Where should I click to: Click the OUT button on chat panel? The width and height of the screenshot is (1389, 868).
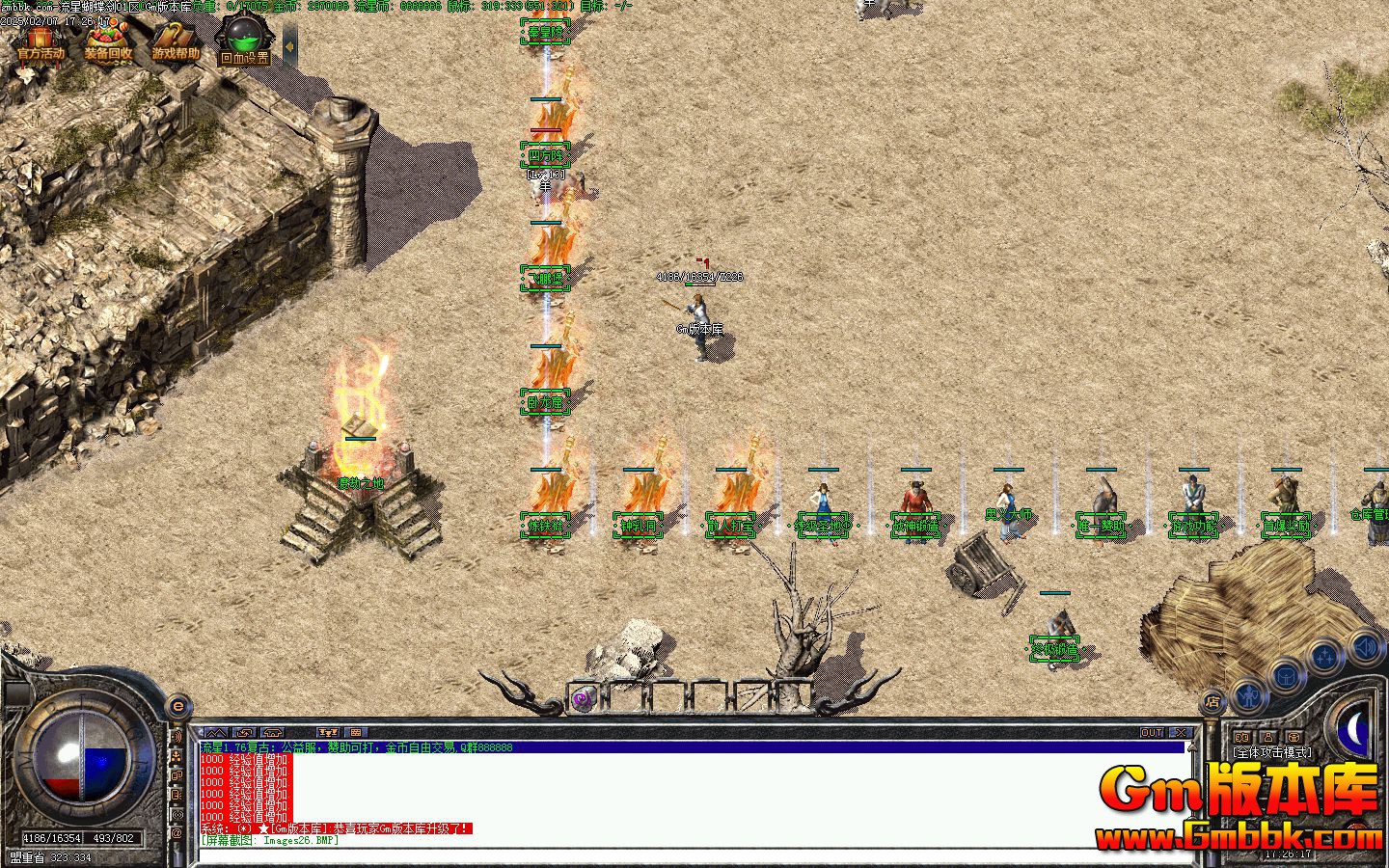click(x=1152, y=733)
